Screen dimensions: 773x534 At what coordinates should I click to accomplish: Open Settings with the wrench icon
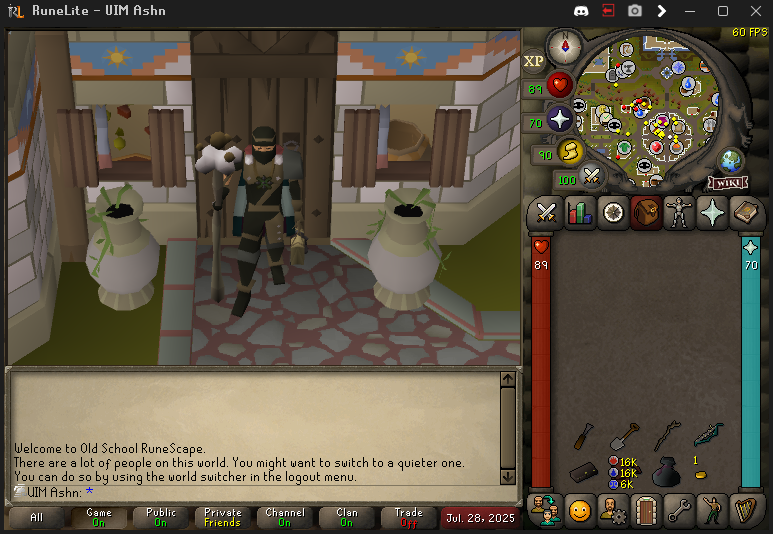pyautogui.click(x=679, y=510)
